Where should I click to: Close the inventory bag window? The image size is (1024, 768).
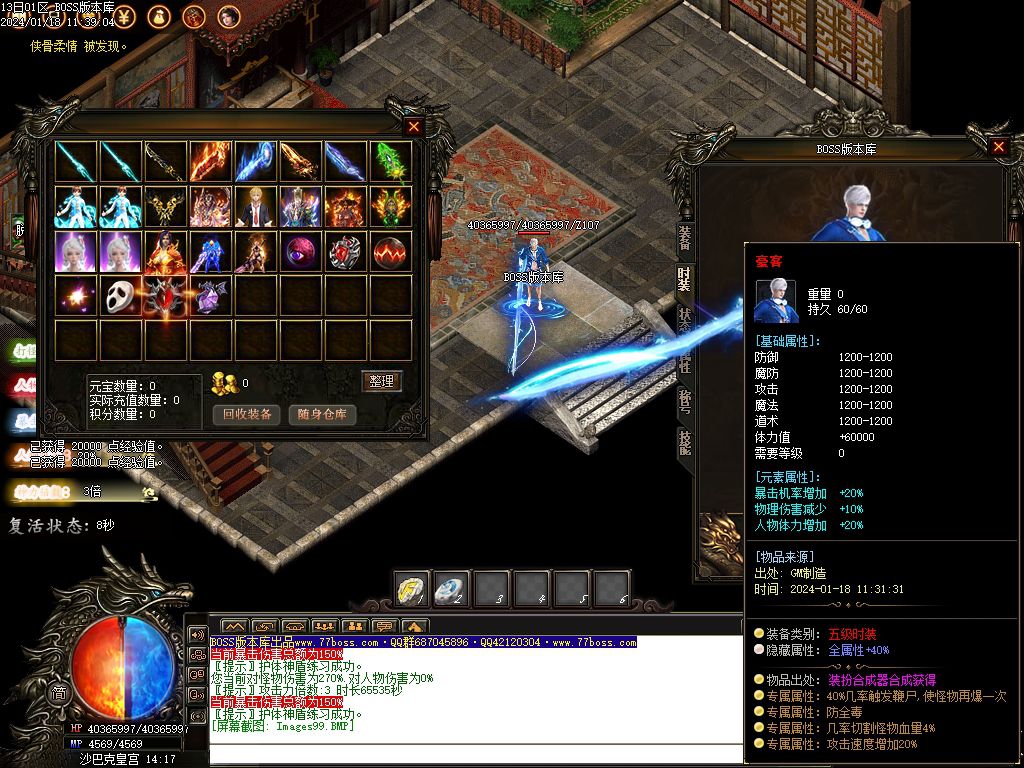coord(414,127)
